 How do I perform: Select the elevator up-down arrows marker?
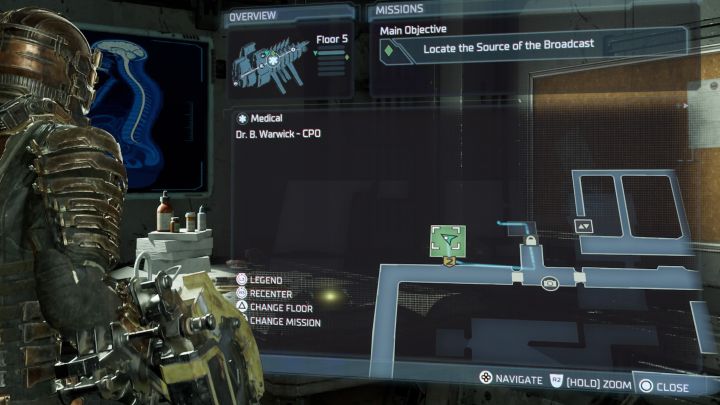pyautogui.click(x=584, y=226)
